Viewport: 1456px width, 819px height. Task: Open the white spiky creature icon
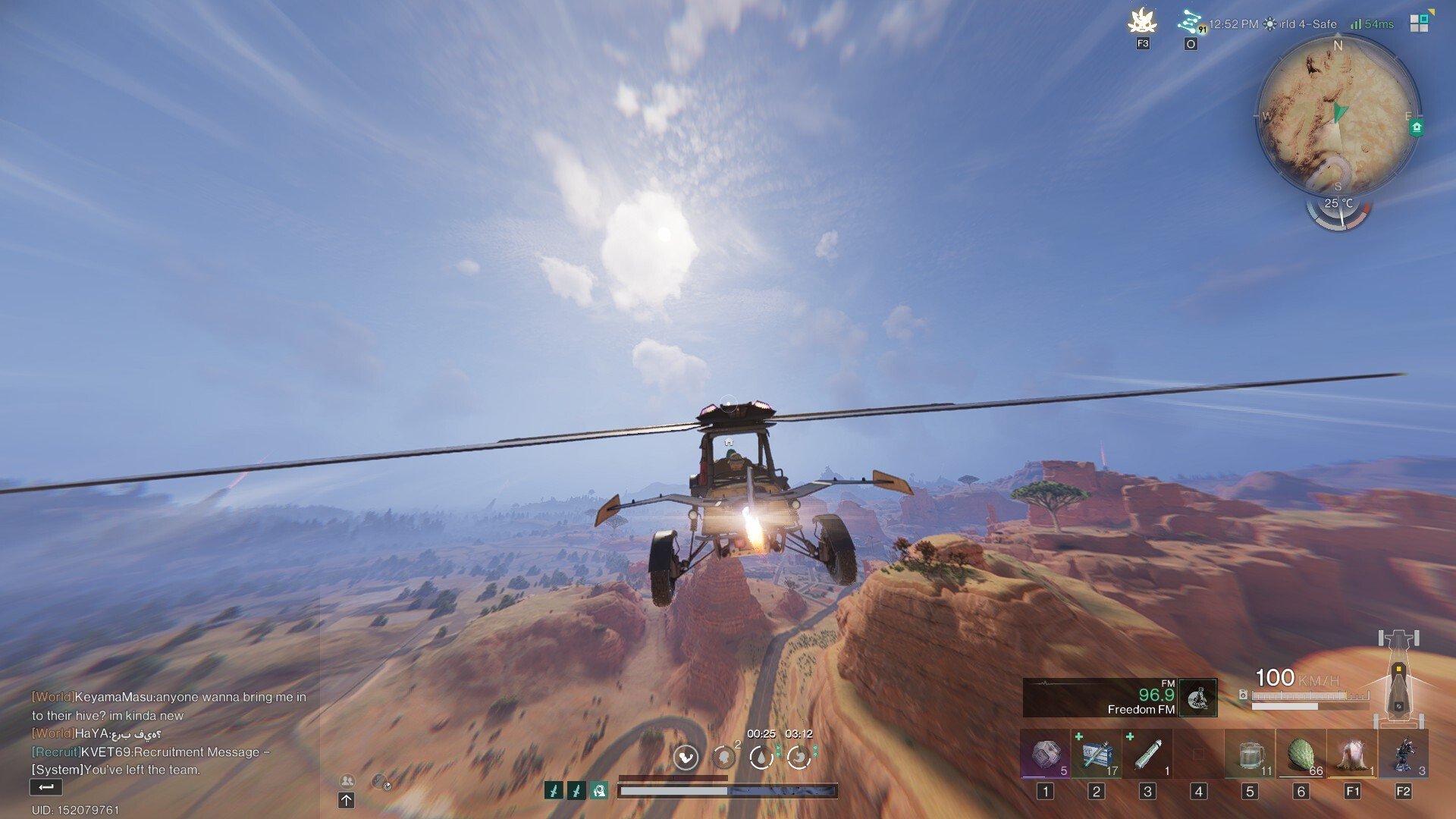(x=1142, y=22)
